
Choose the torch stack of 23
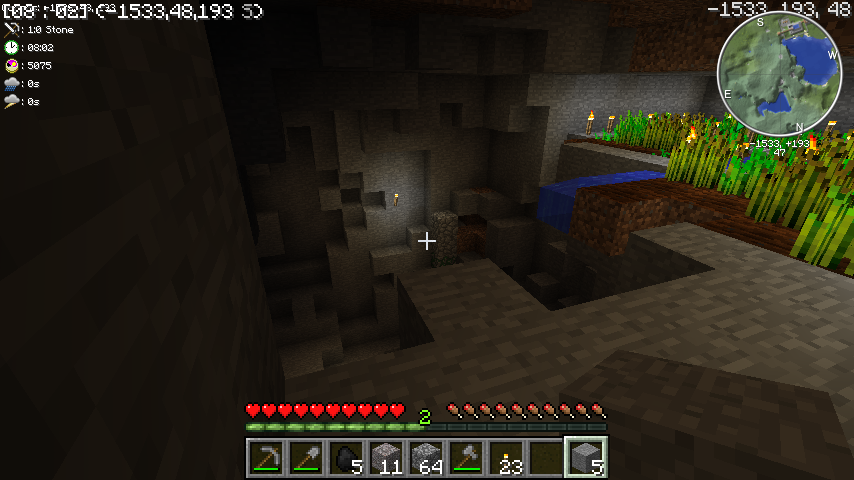coord(506,458)
